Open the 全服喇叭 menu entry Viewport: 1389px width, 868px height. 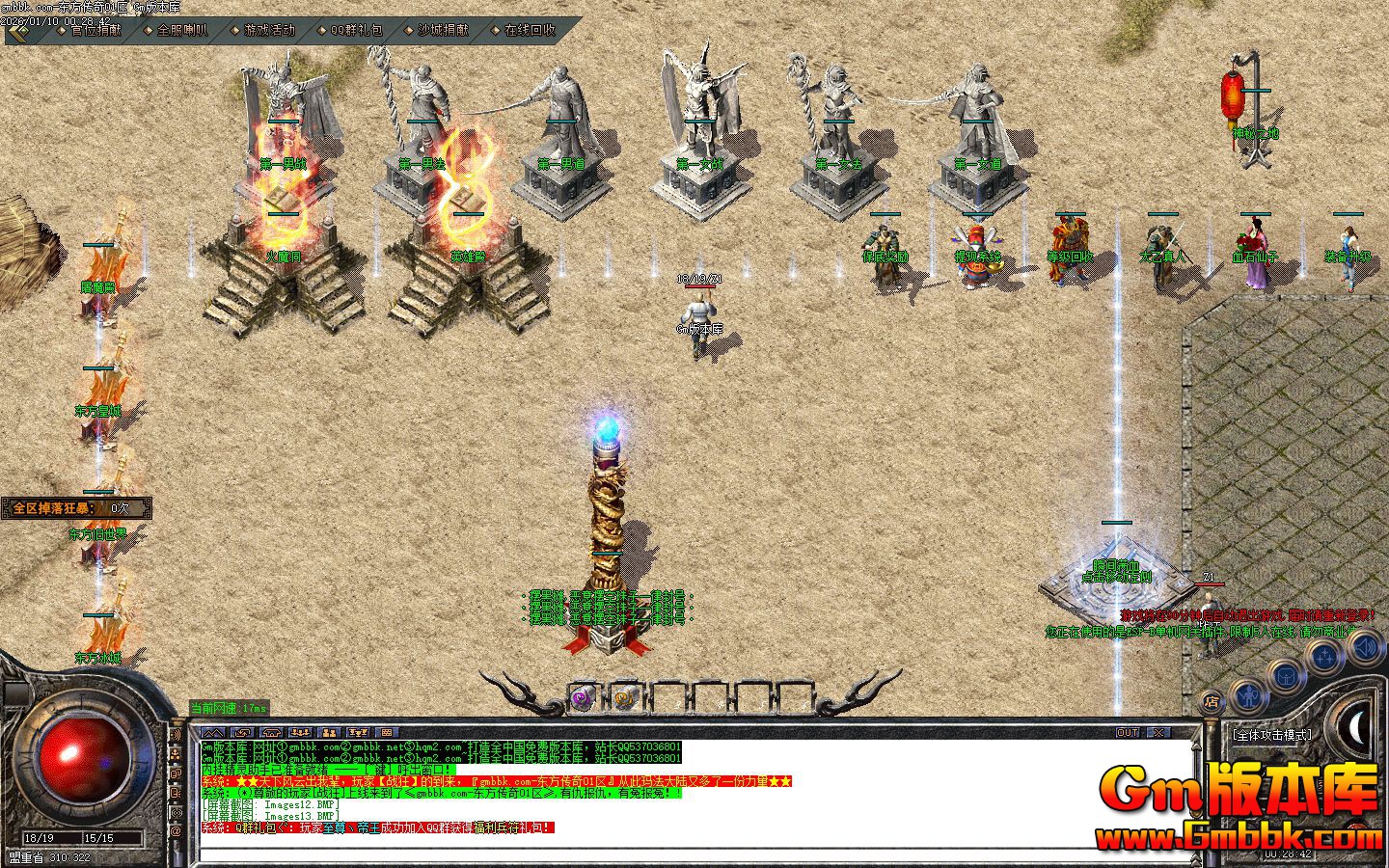coord(181,30)
